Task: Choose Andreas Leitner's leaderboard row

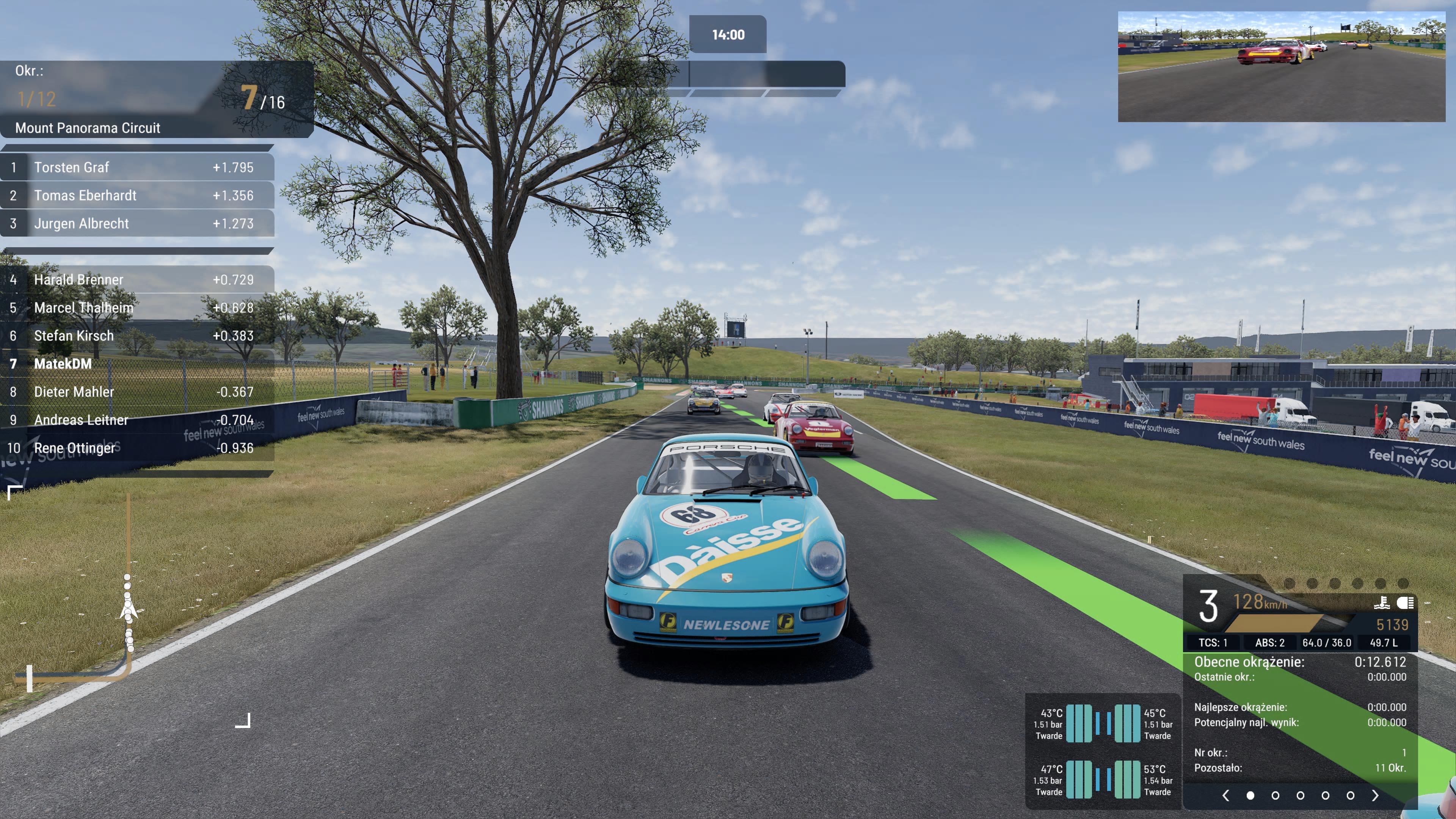Action: click(x=137, y=420)
